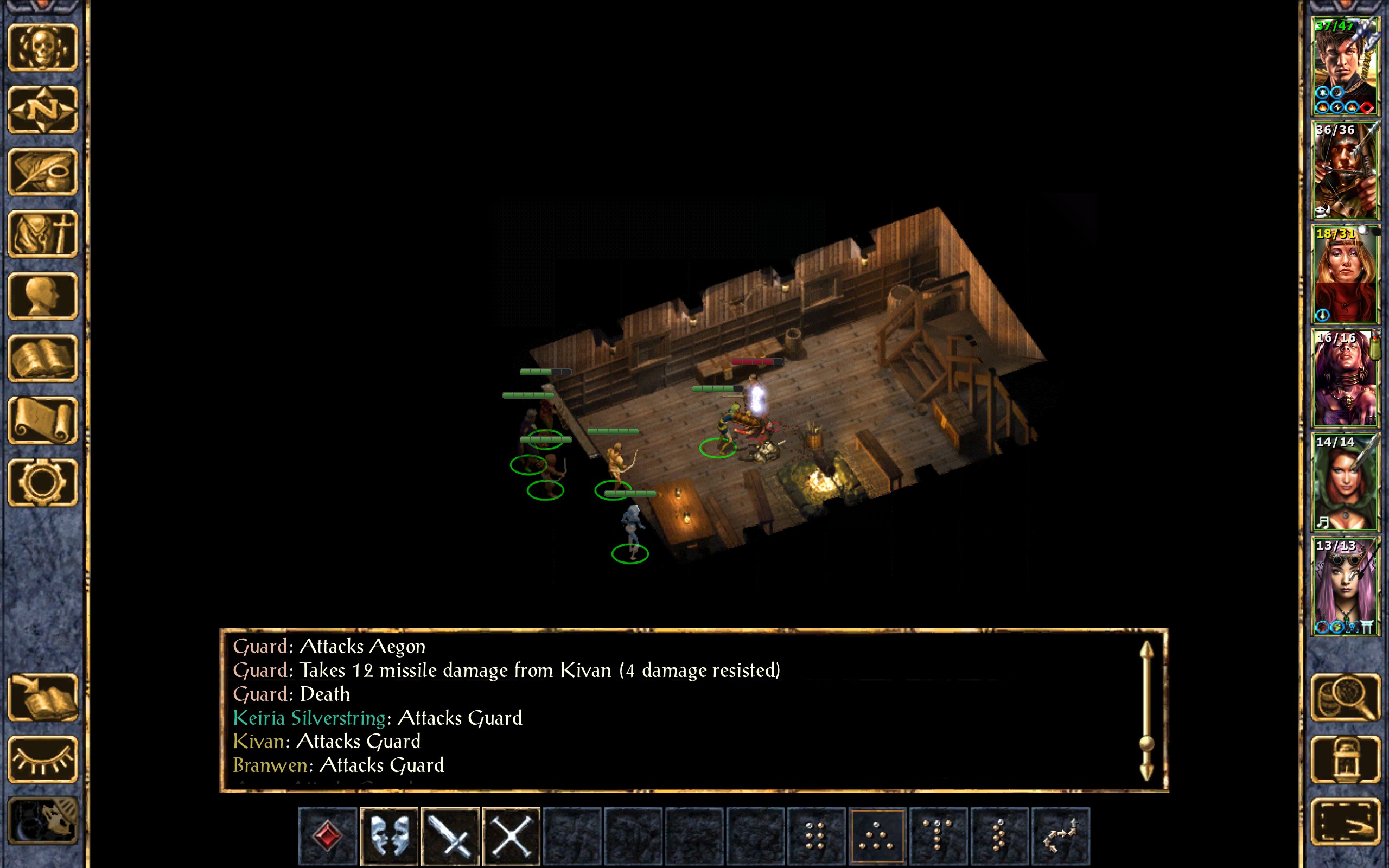This screenshot has width=1389, height=868.
Task: Open the priest scroll
Action: click(x=43, y=420)
